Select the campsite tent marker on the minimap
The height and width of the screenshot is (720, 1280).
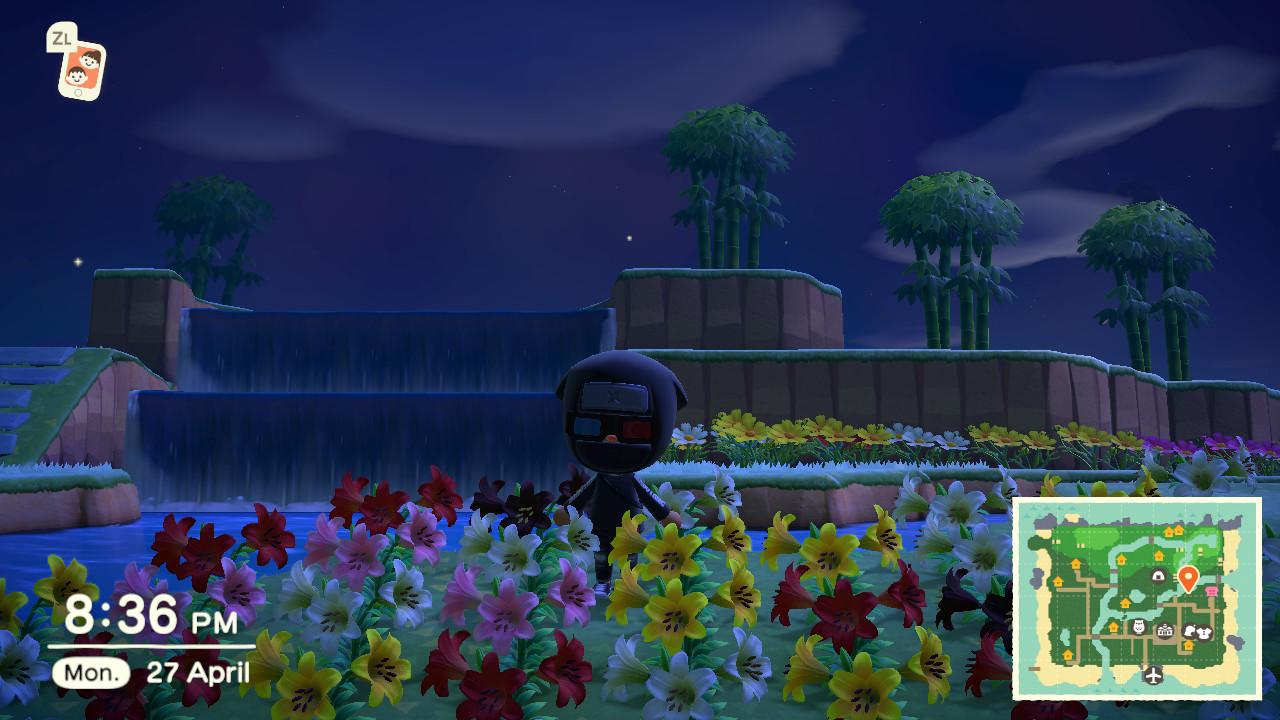[1158, 575]
